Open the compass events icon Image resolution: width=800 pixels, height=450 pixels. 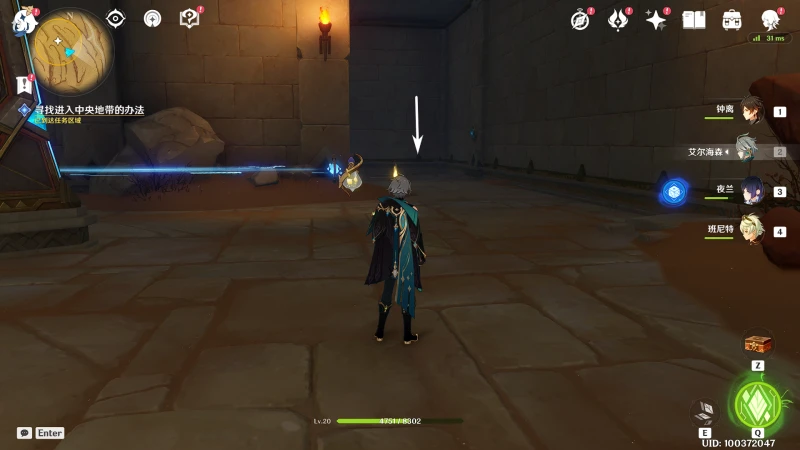tap(581, 19)
